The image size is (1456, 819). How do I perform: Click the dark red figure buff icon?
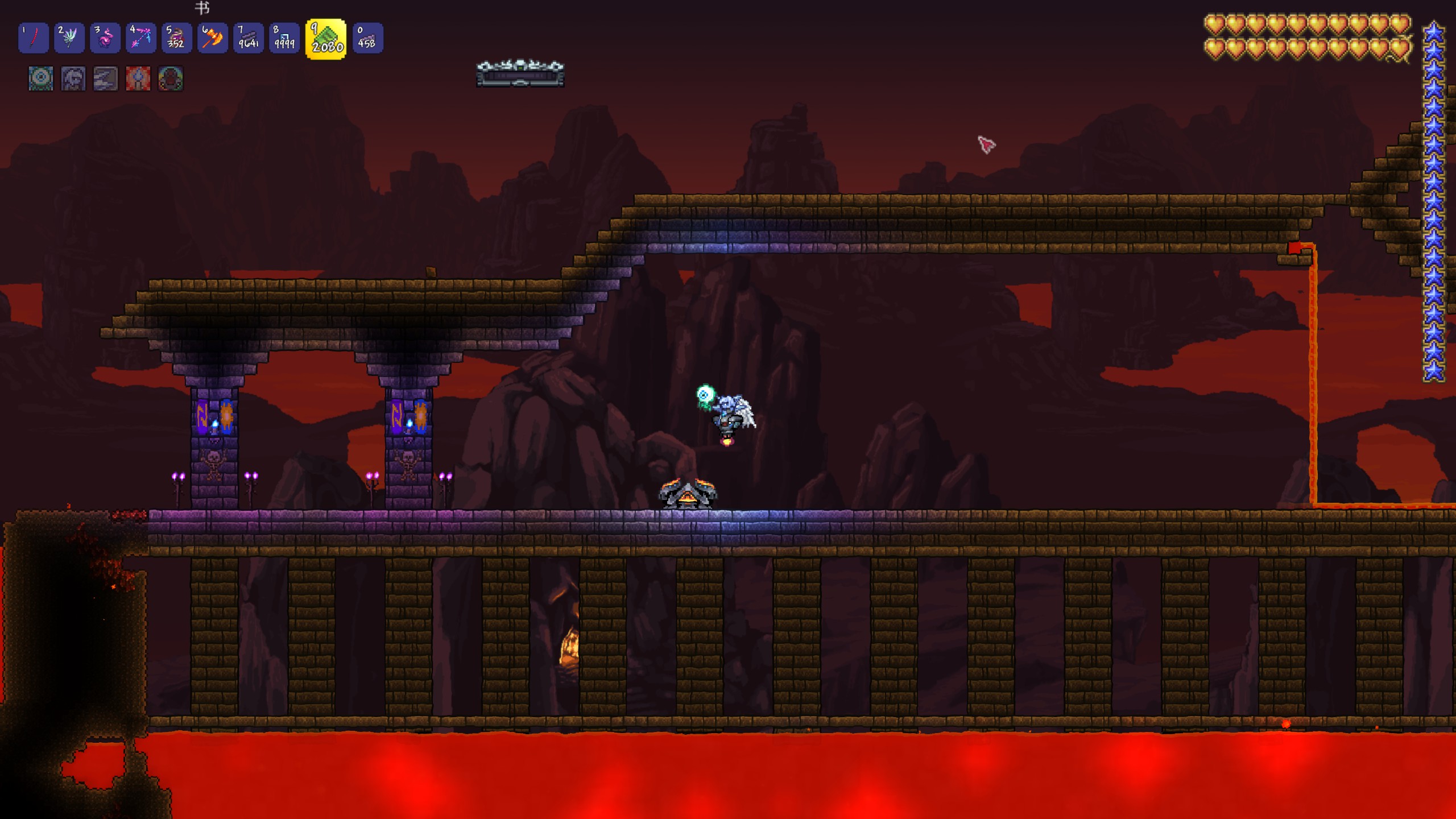[x=171, y=78]
